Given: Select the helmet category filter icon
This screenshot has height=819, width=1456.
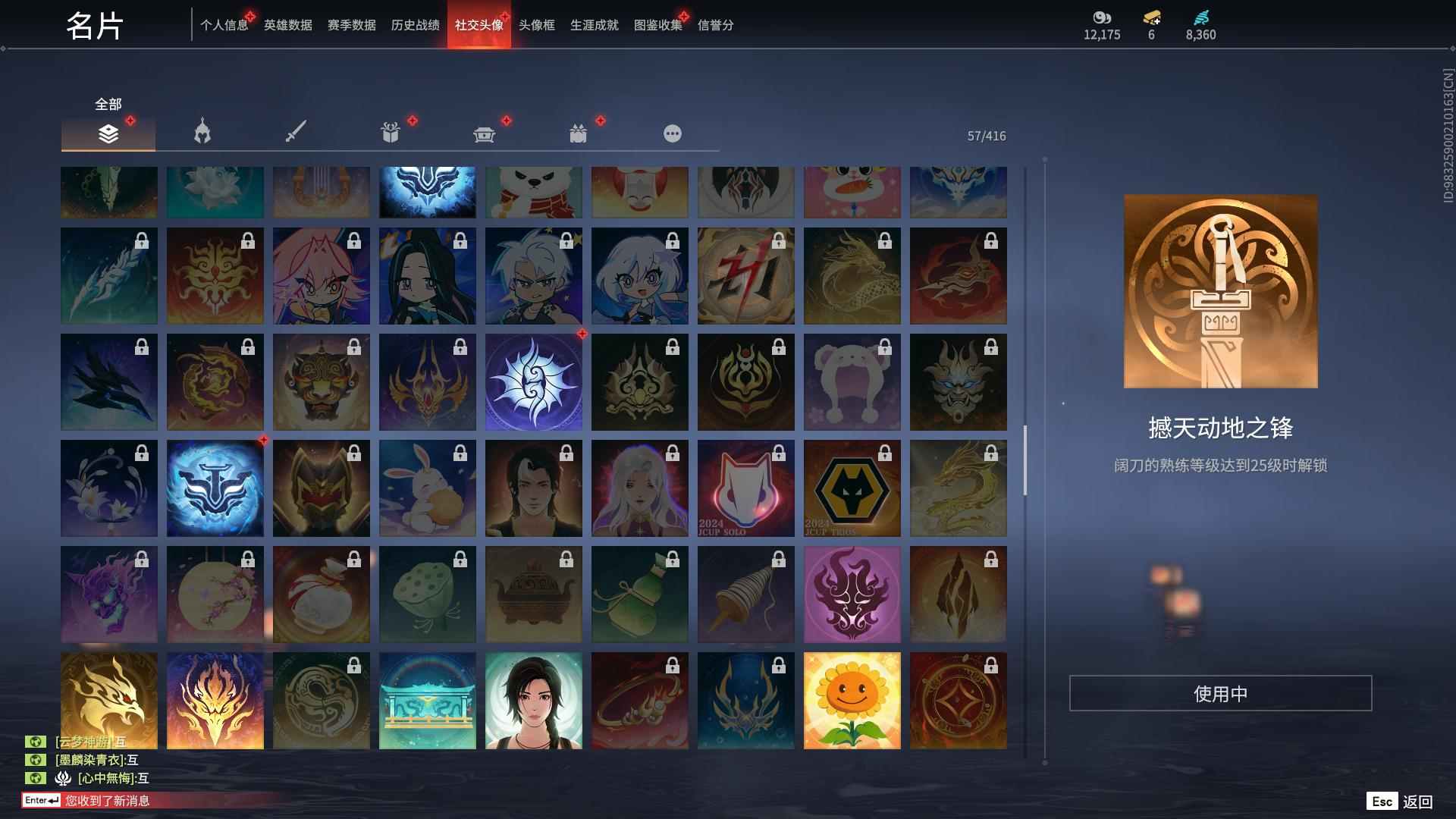Looking at the screenshot, I should [x=202, y=133].
